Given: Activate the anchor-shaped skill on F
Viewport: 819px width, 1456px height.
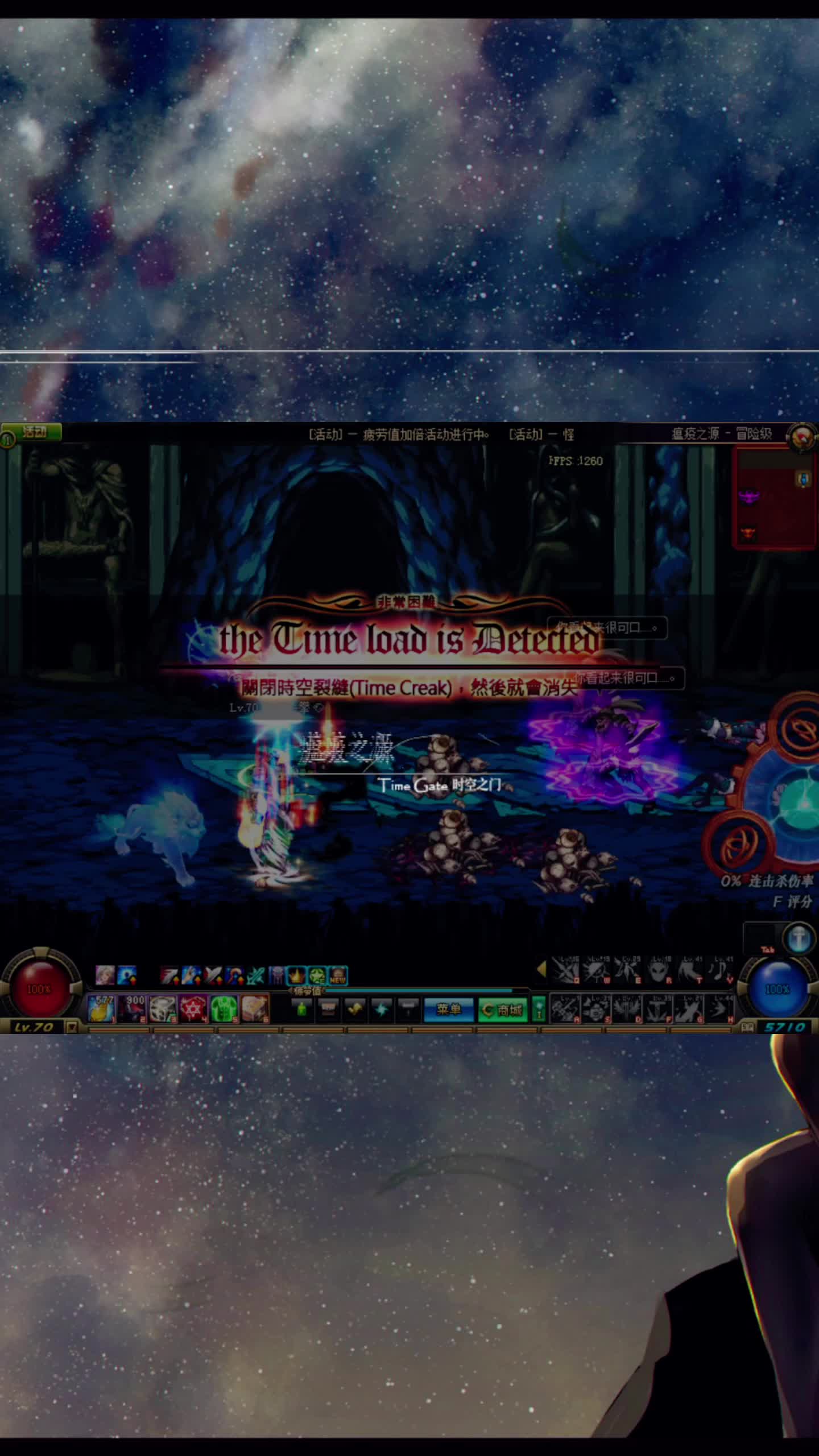Looking at the screenshot, I should click(658, 1010).
